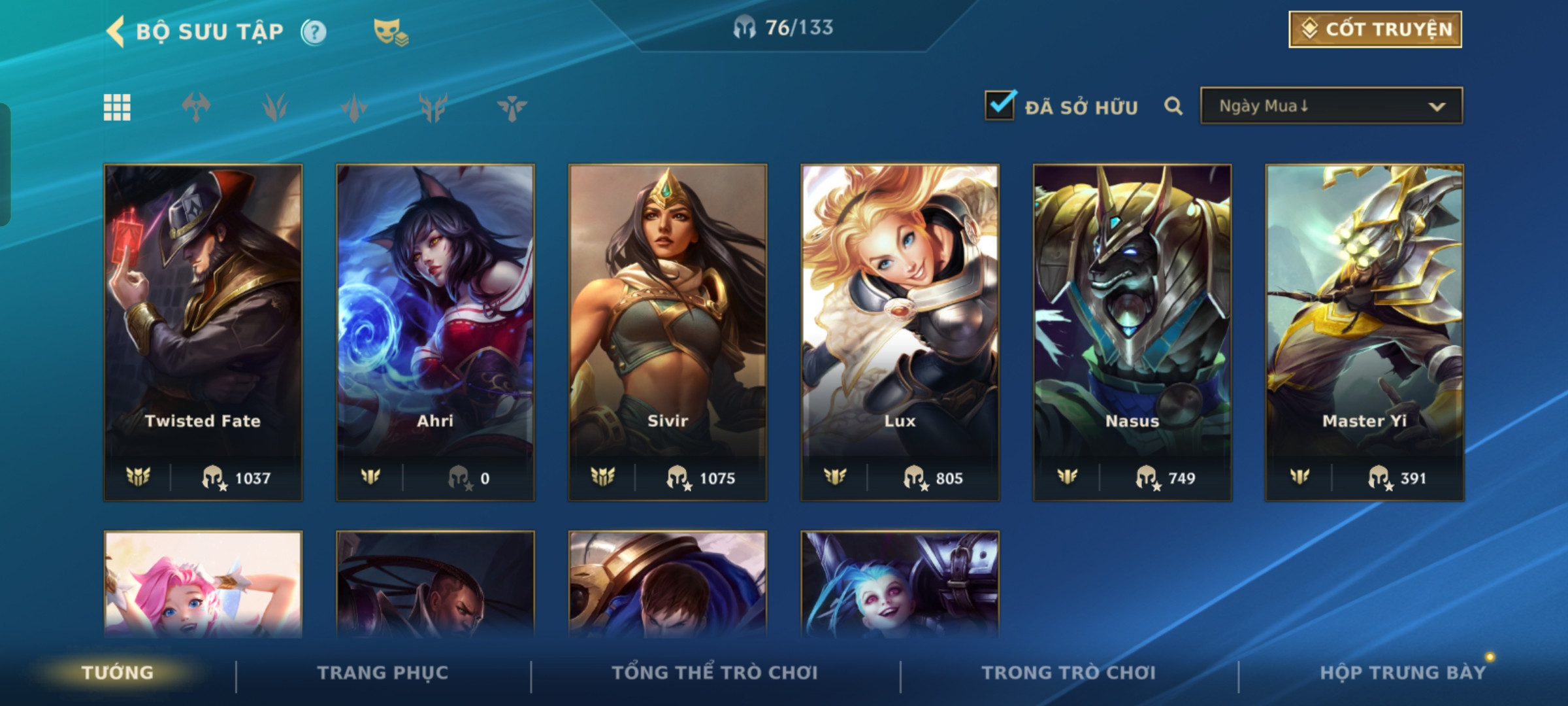The height and width of the screenshot is (706, 1568).
Task: Open the champion search magnifier
Action: [x=1173, y=106]
